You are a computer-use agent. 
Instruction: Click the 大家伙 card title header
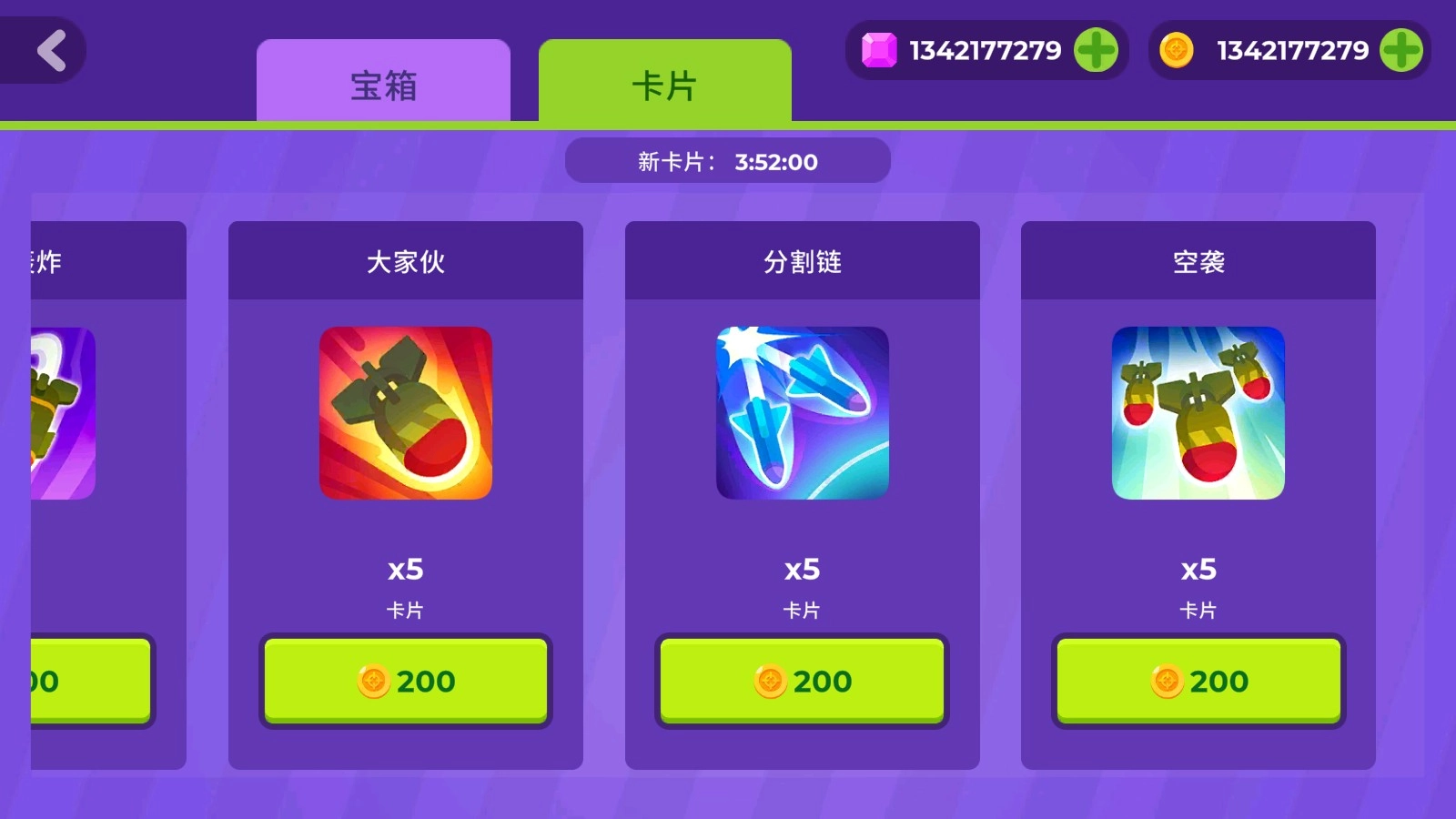407,261
